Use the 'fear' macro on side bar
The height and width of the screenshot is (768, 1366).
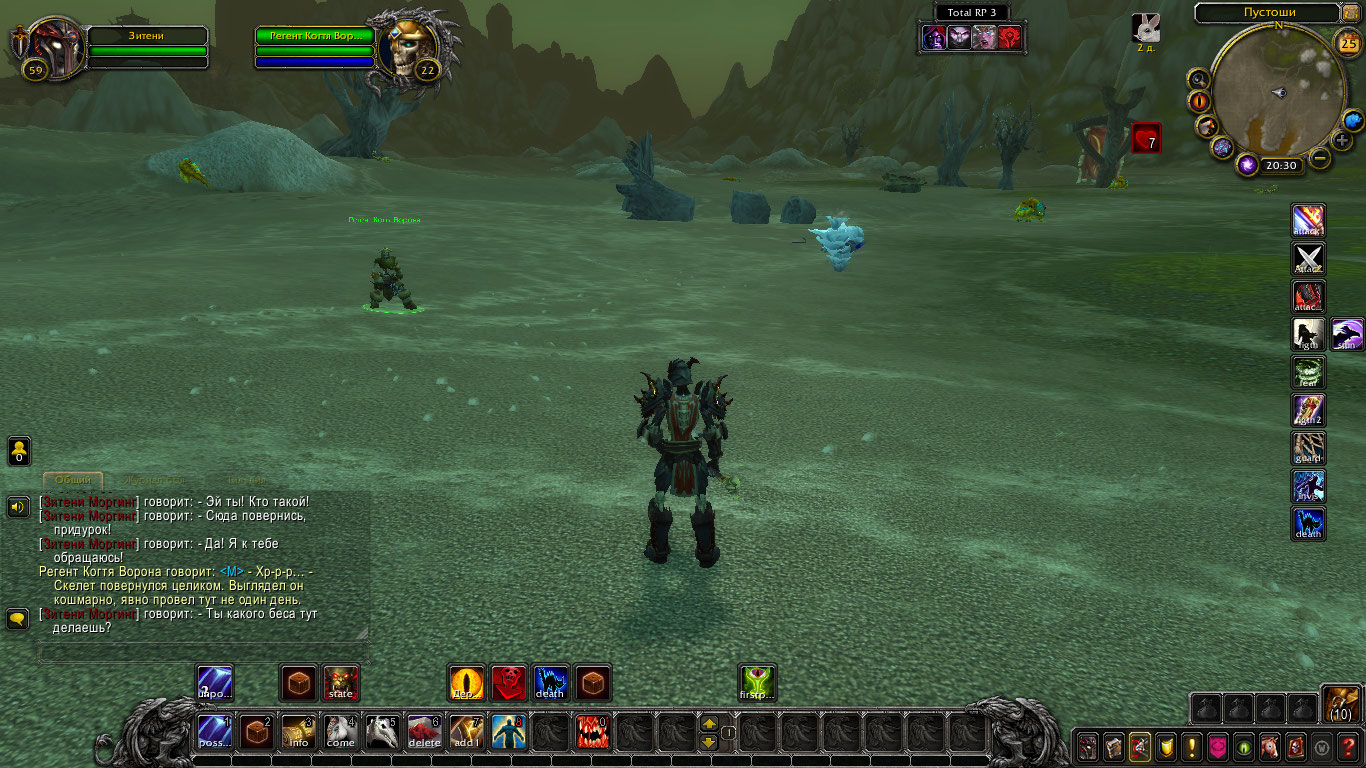(x=1308, y=372)
